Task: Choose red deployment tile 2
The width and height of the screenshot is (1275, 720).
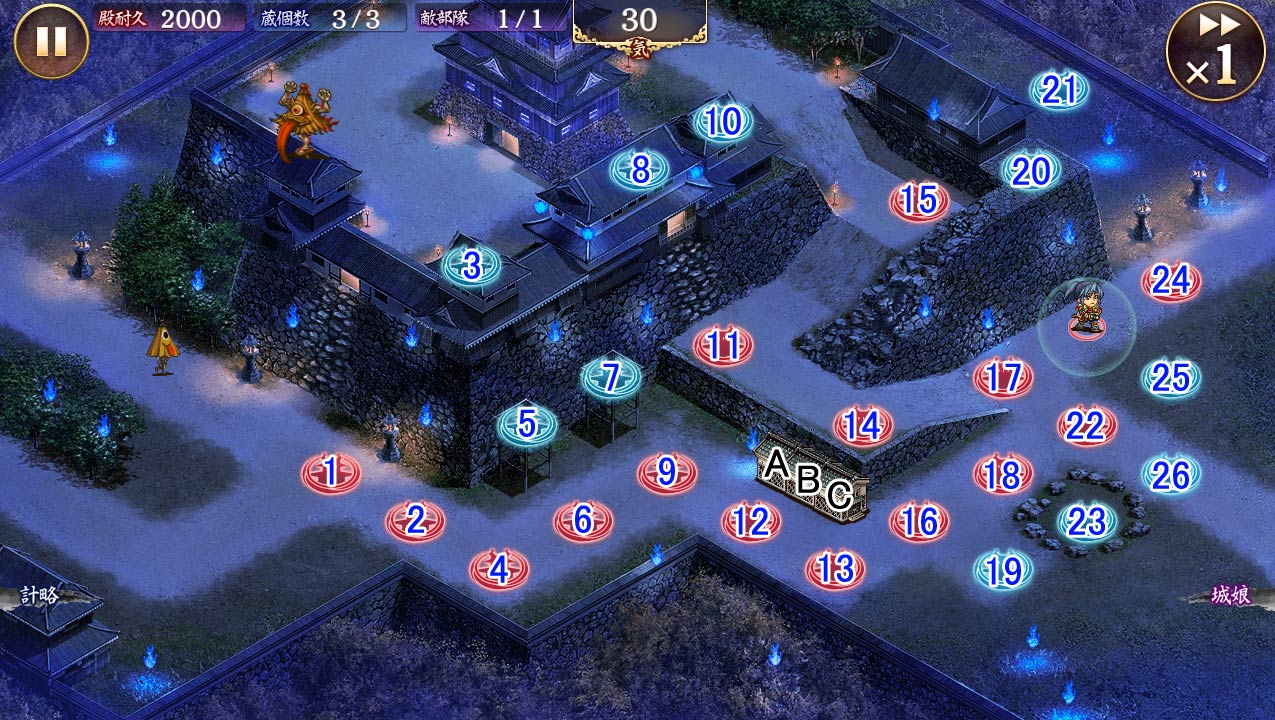Action: [x=415, y=520]
